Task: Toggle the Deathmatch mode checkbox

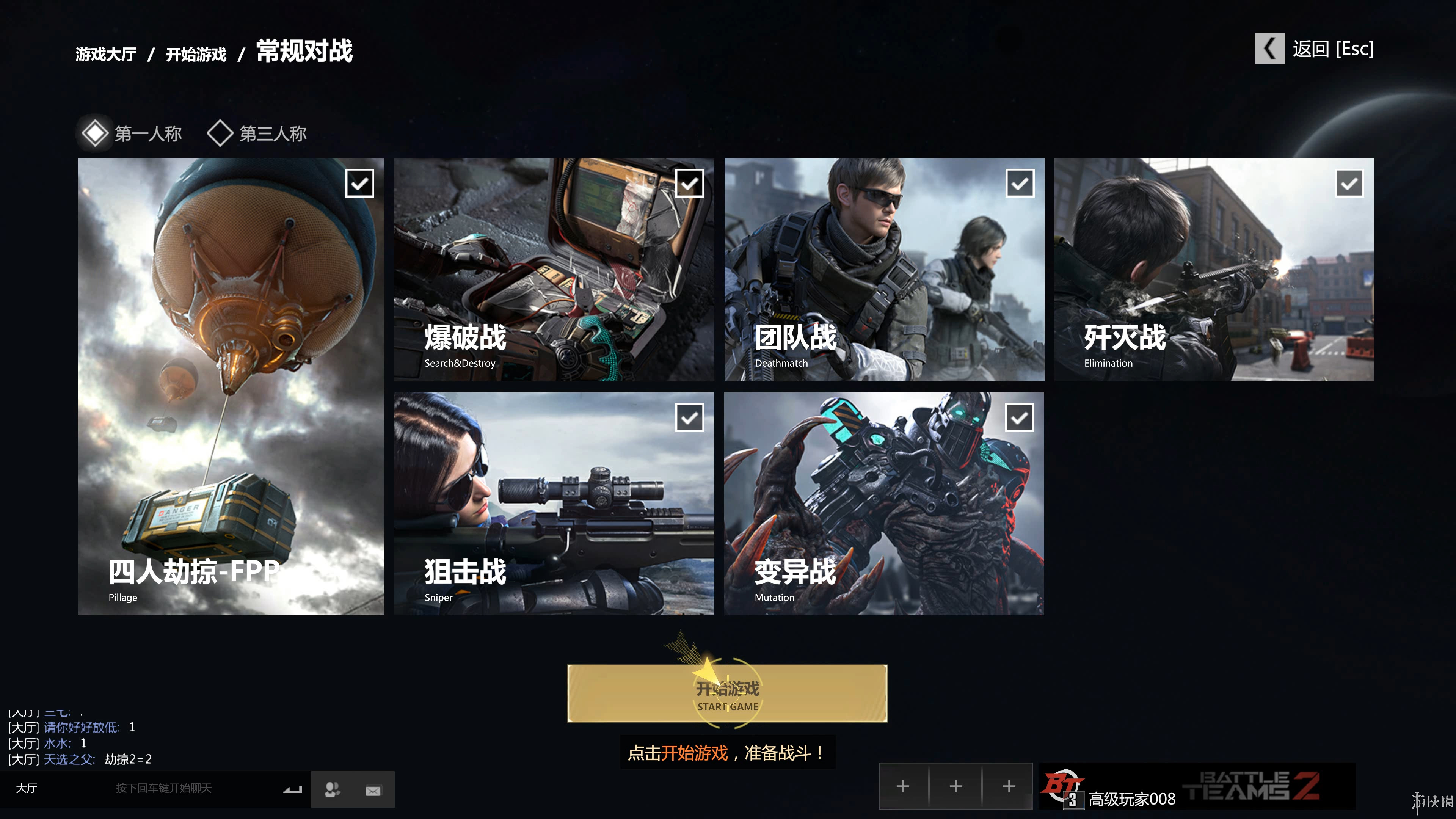Action: (x=1020, y=183)
